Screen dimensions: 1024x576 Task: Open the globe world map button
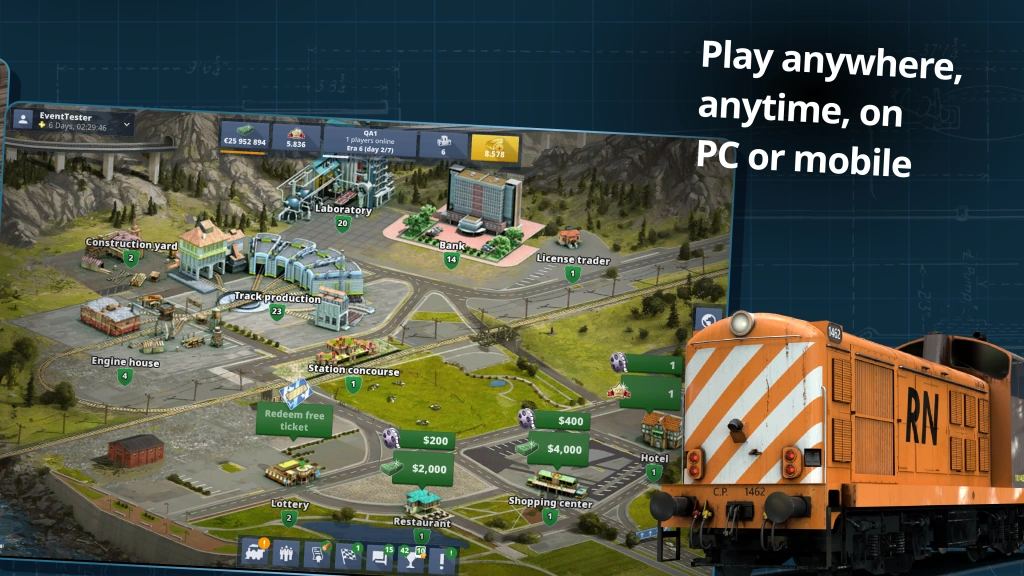coord(708,319)
